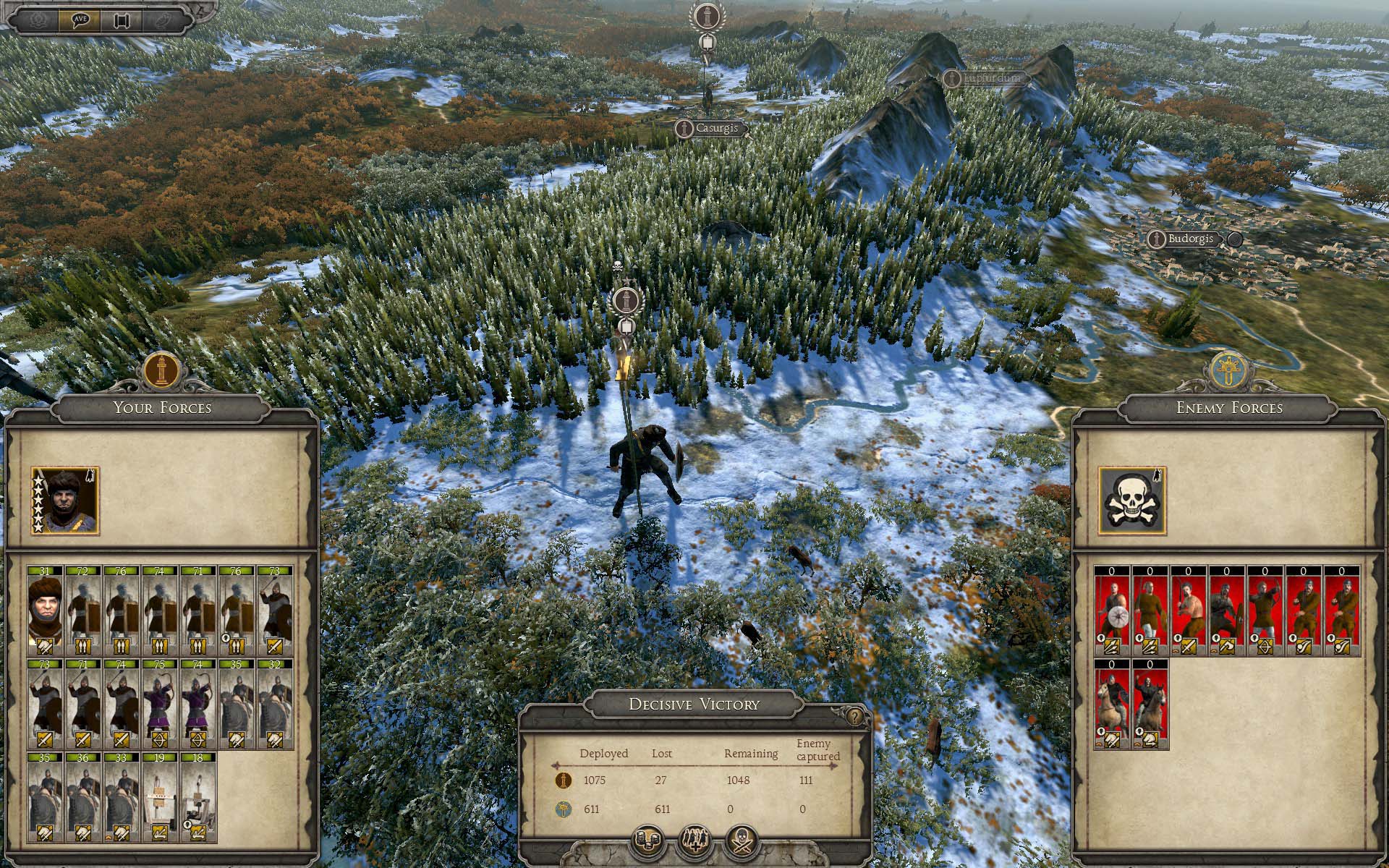
Task: Select the purple archer unit card showing 75
Action: pos(159,704)
